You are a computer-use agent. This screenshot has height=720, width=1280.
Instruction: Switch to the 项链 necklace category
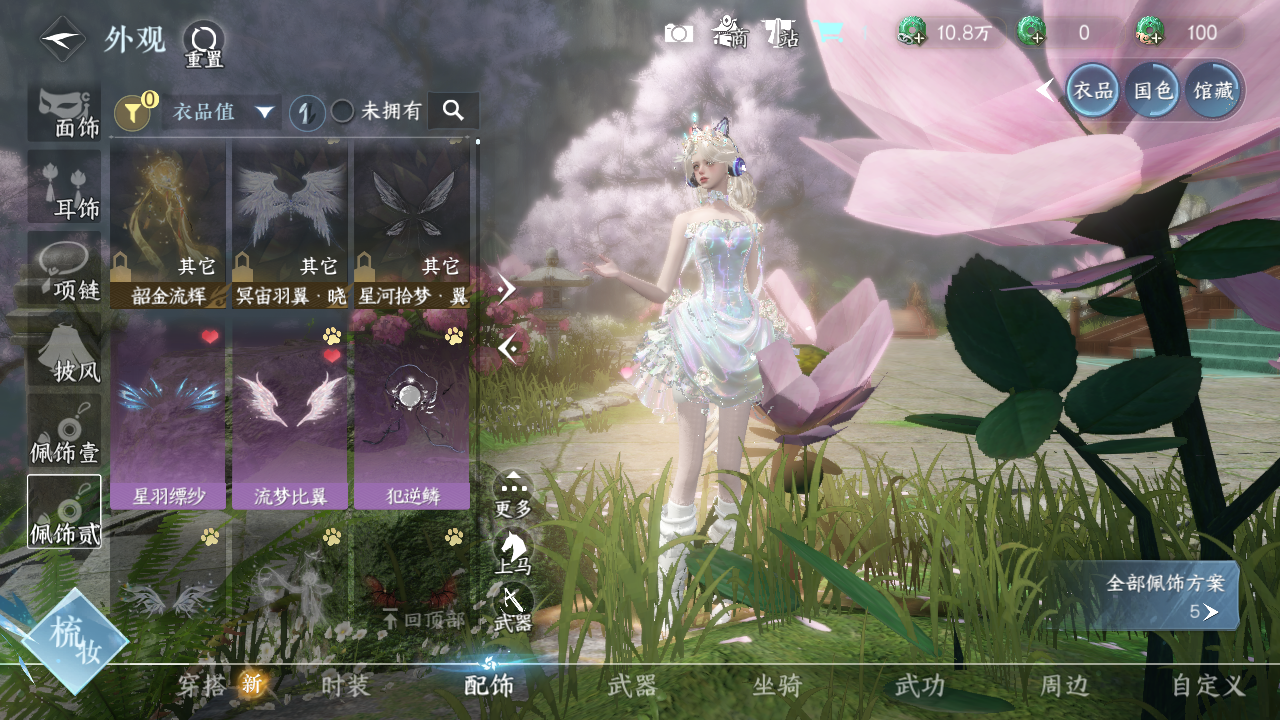click(x=65, y=270)
